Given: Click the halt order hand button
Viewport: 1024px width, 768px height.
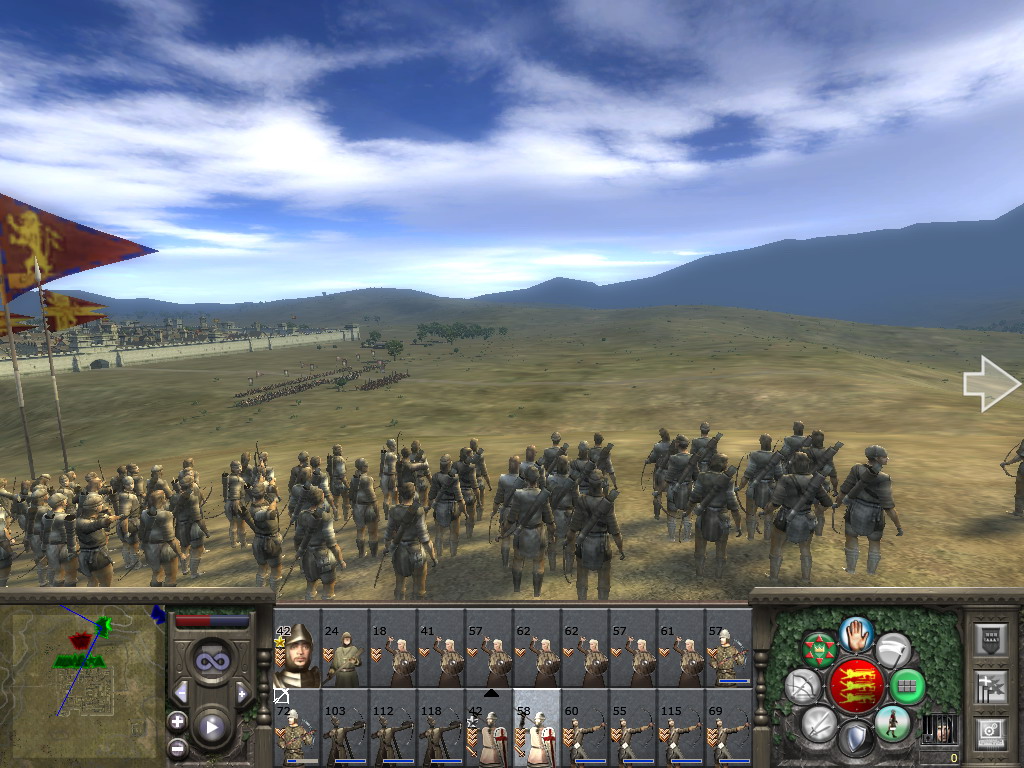Looking at the screenshot, I should (857, 634).
